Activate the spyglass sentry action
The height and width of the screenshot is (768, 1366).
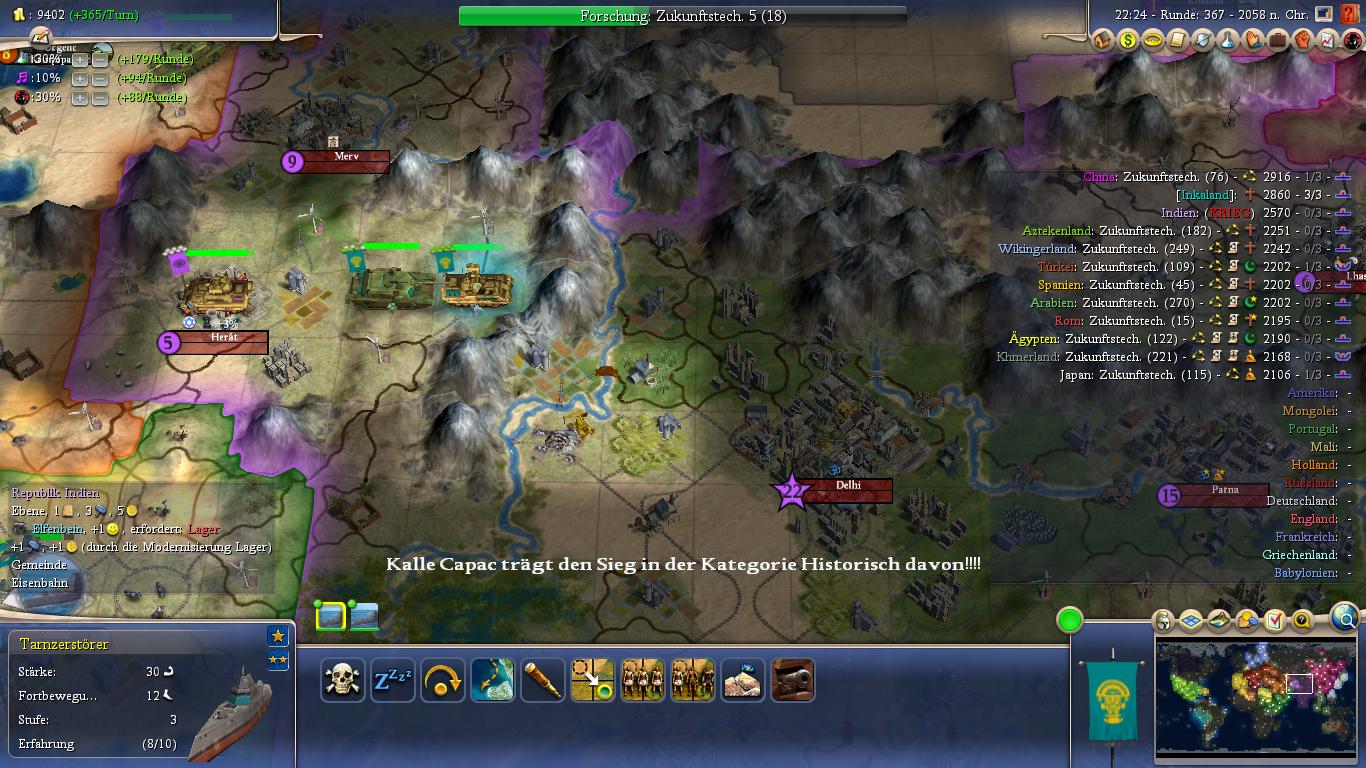(543, 680)
